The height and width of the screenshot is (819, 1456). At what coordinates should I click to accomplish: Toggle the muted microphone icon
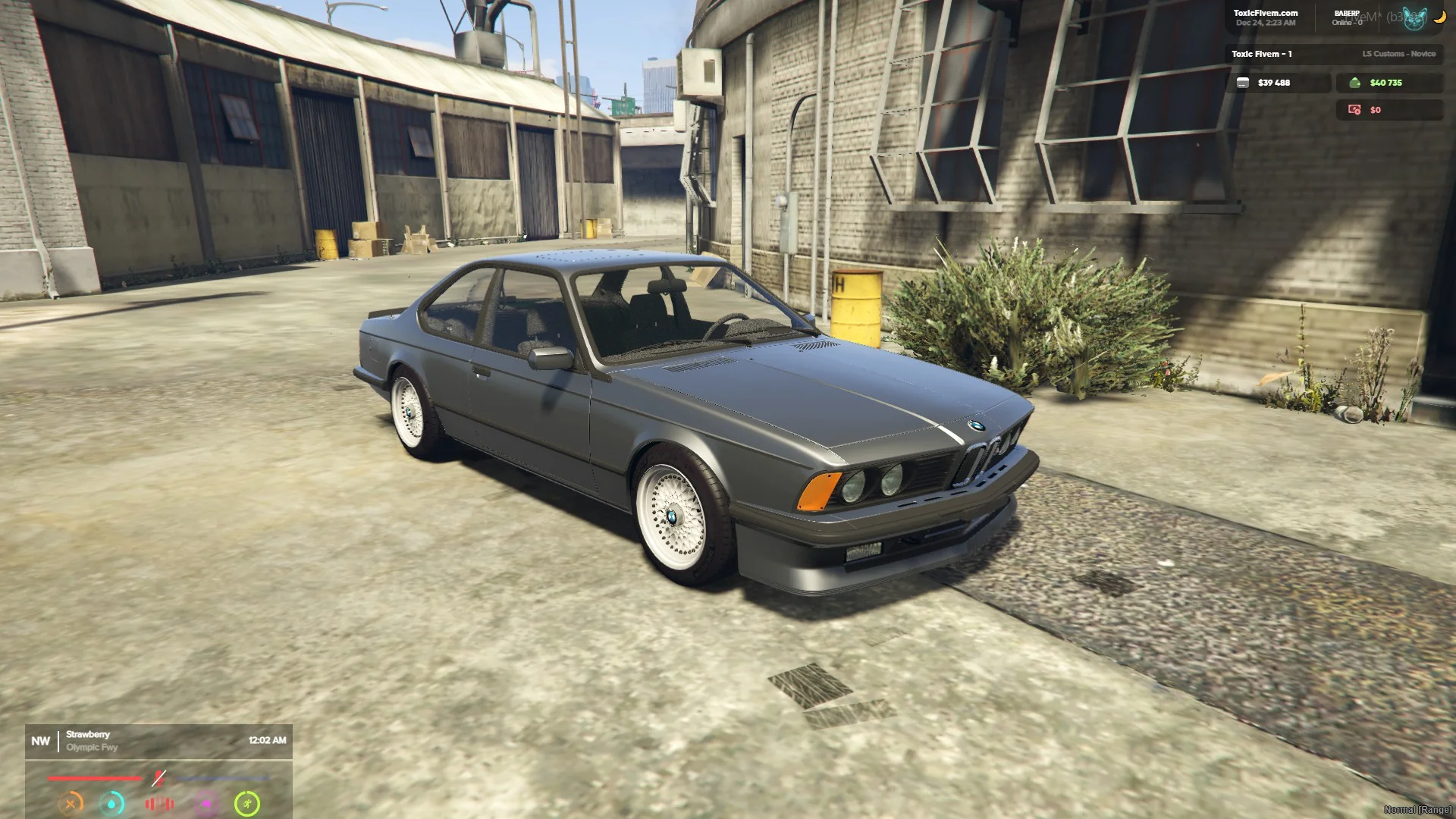158,778
